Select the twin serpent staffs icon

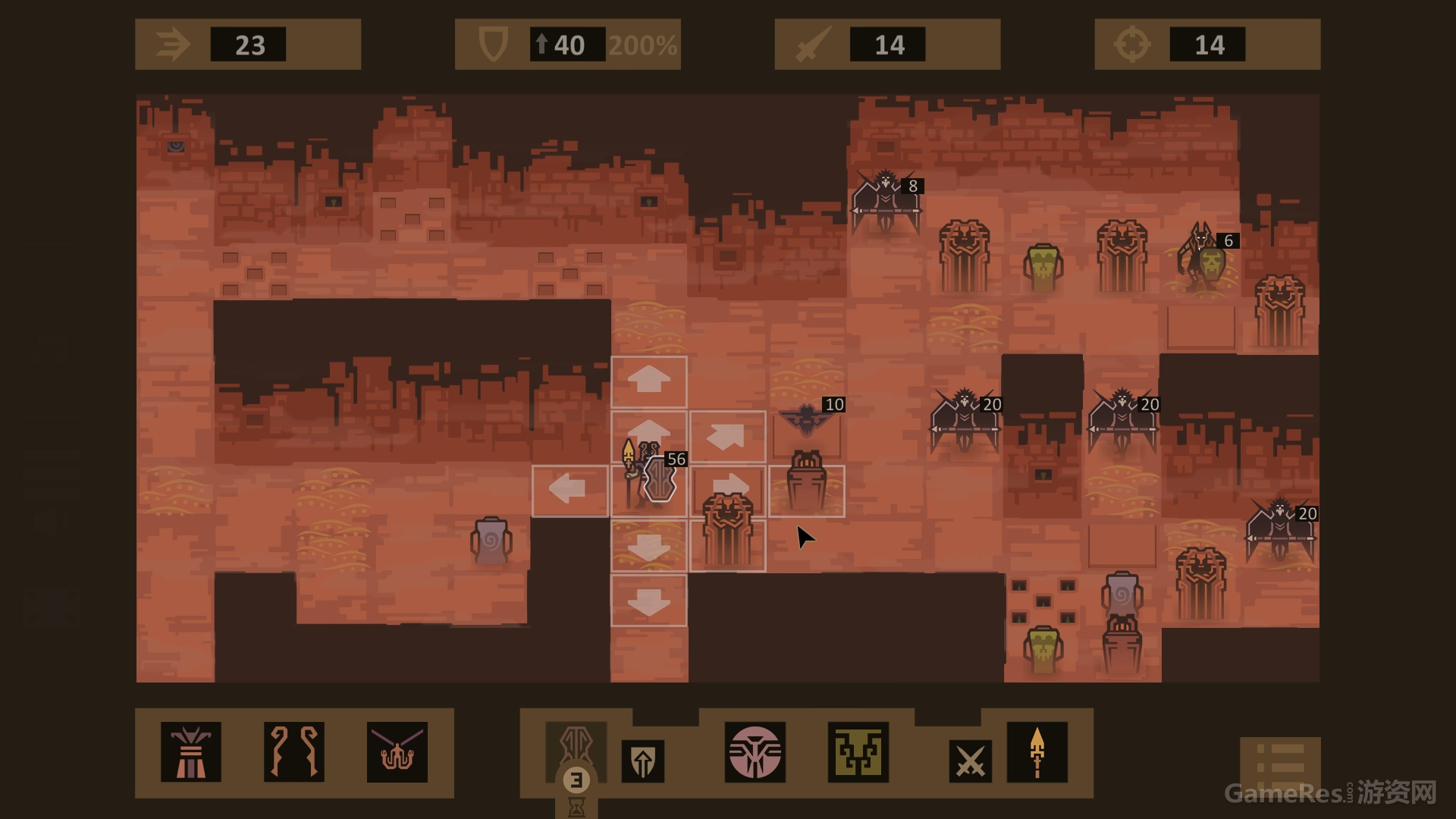[x=294, y=752]
